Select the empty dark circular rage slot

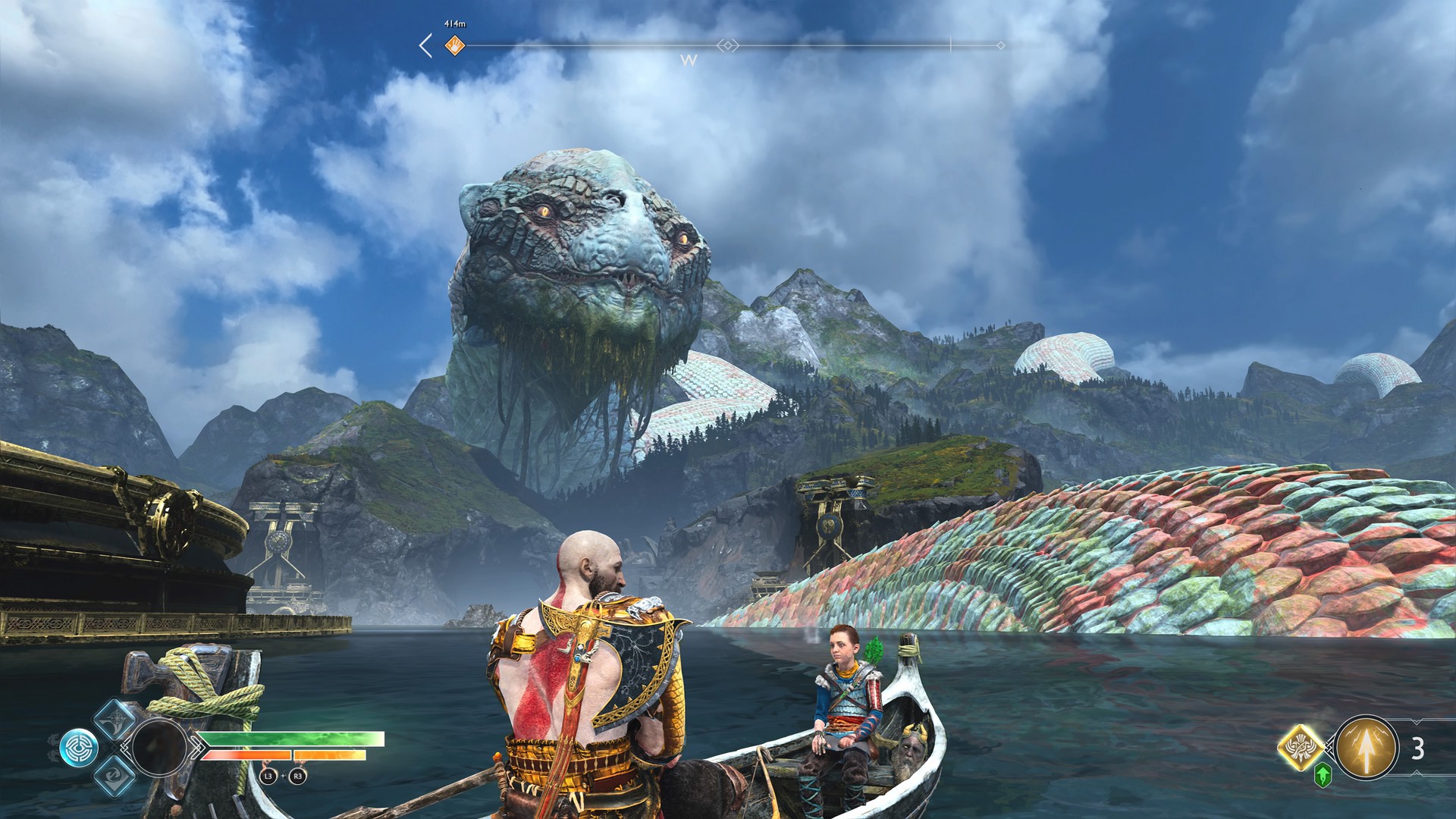click(x=159, y=747)
